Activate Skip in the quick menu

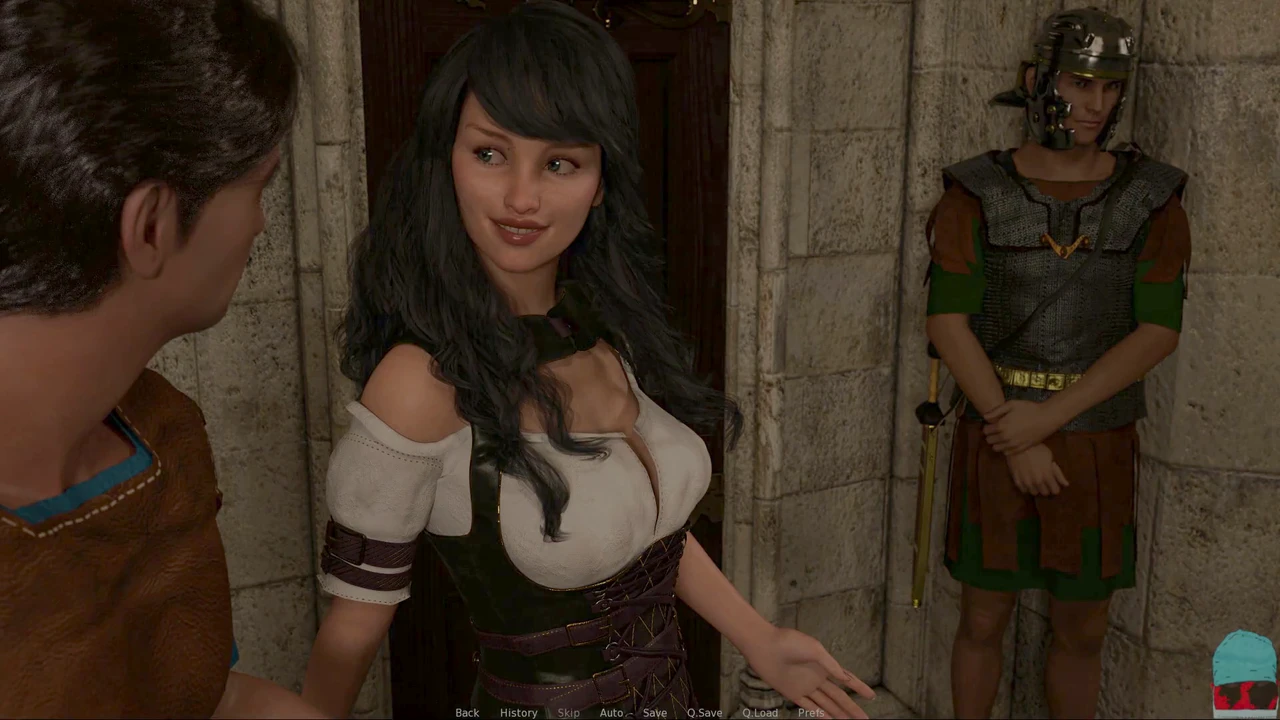click(568, 712)
